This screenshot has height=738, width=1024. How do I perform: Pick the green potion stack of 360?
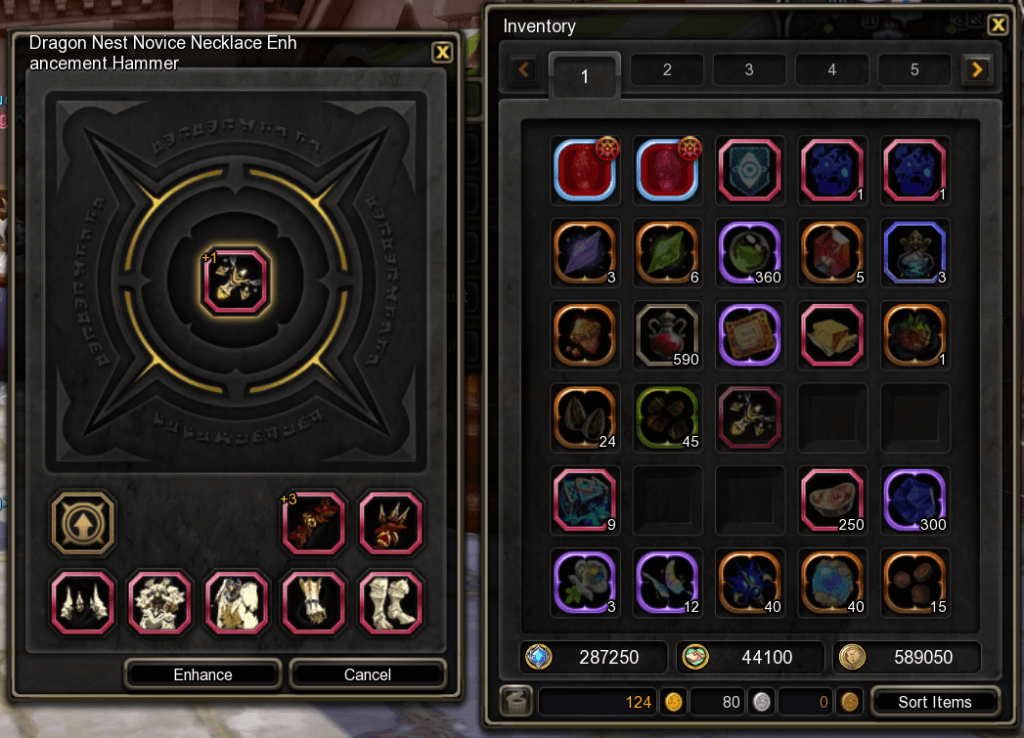click(x=750, y=253)
